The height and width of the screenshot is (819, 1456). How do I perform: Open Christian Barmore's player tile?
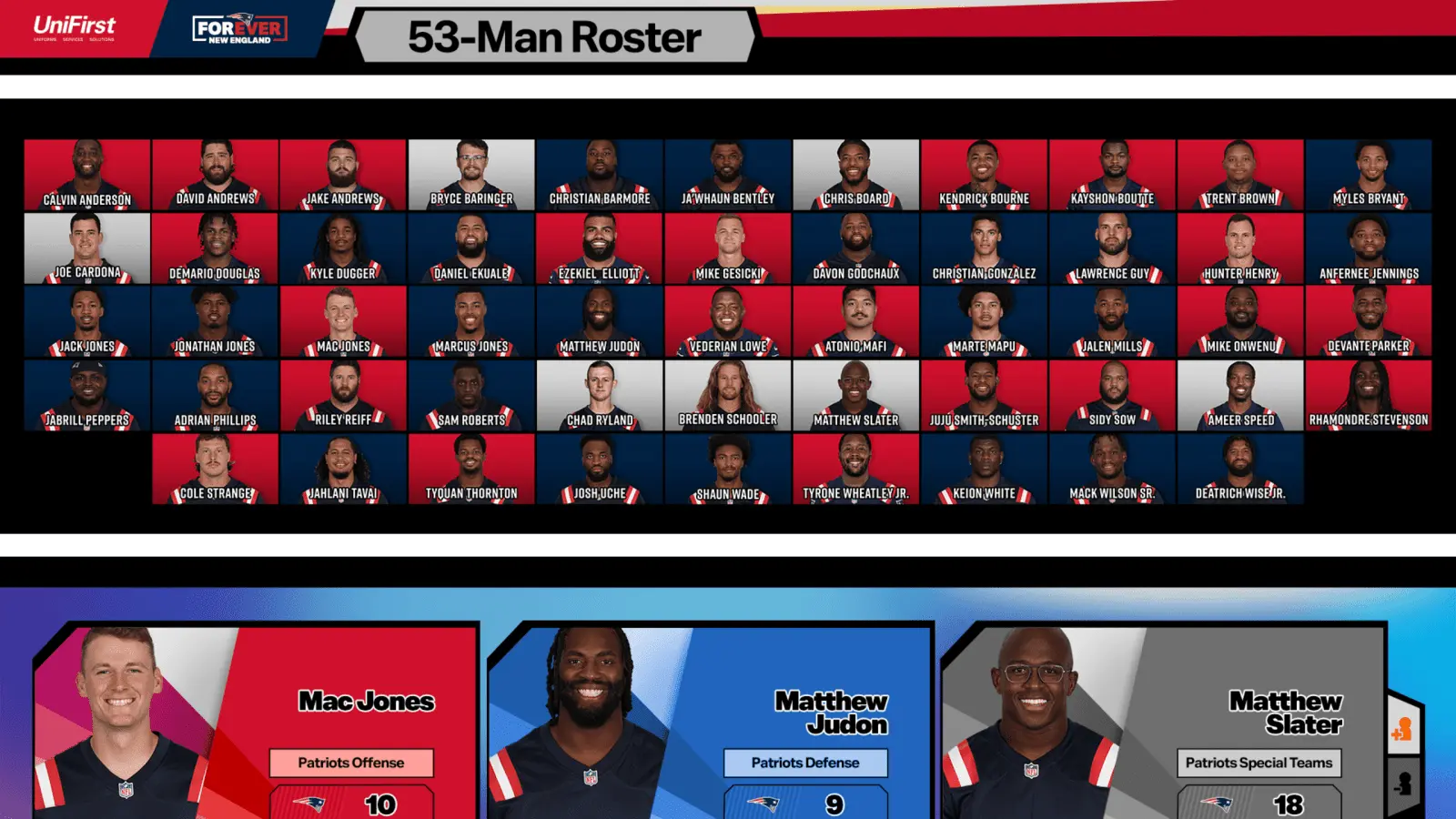coord(600,175)
